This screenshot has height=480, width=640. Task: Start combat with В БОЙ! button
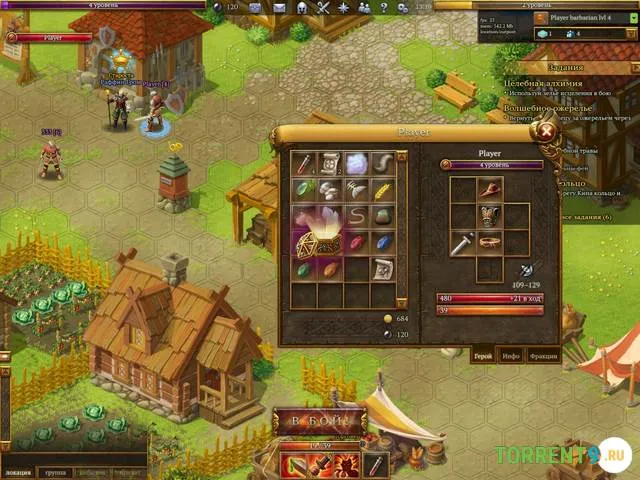pos(319,421)
